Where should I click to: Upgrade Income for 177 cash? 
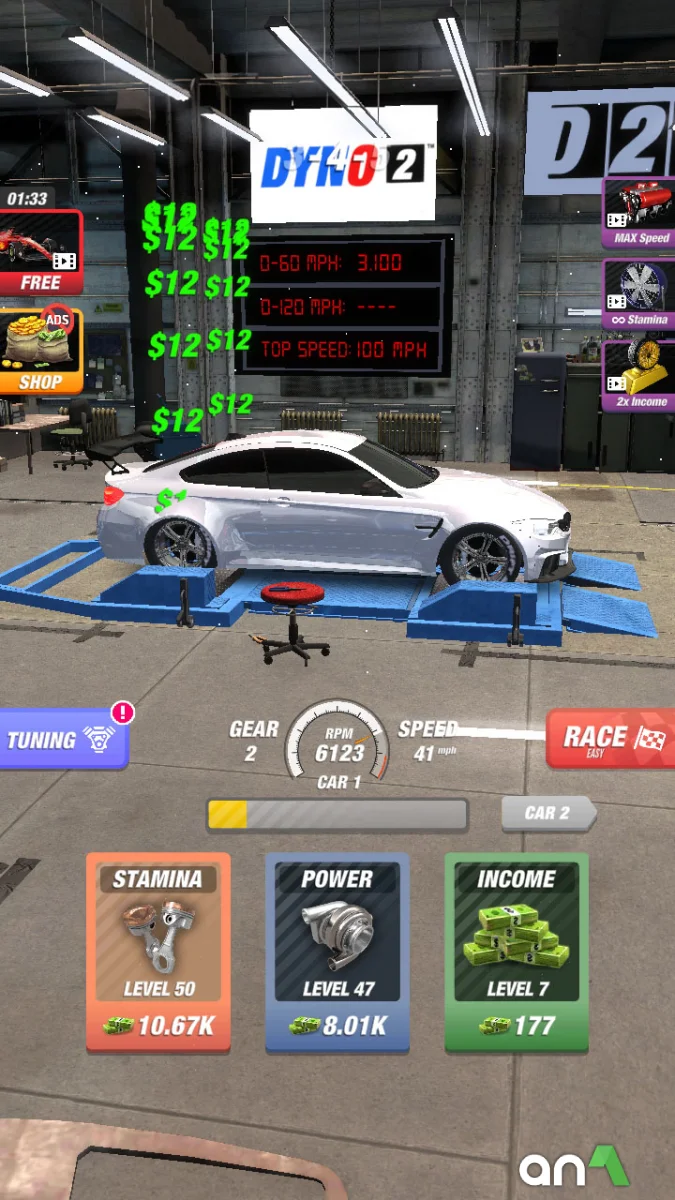pyautogui.click(x=516, y=950)
